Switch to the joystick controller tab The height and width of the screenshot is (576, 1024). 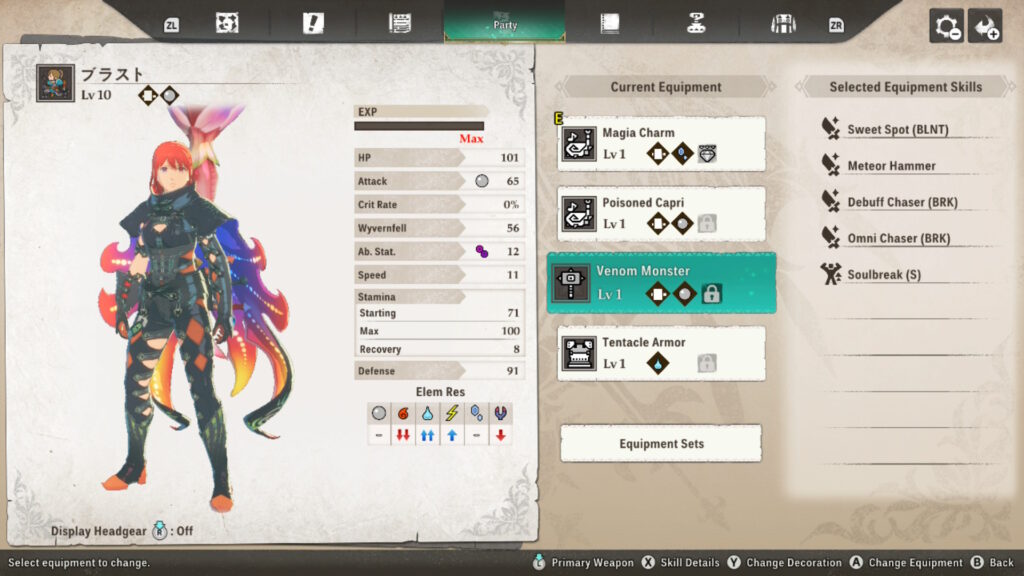(x=697, y=24)
